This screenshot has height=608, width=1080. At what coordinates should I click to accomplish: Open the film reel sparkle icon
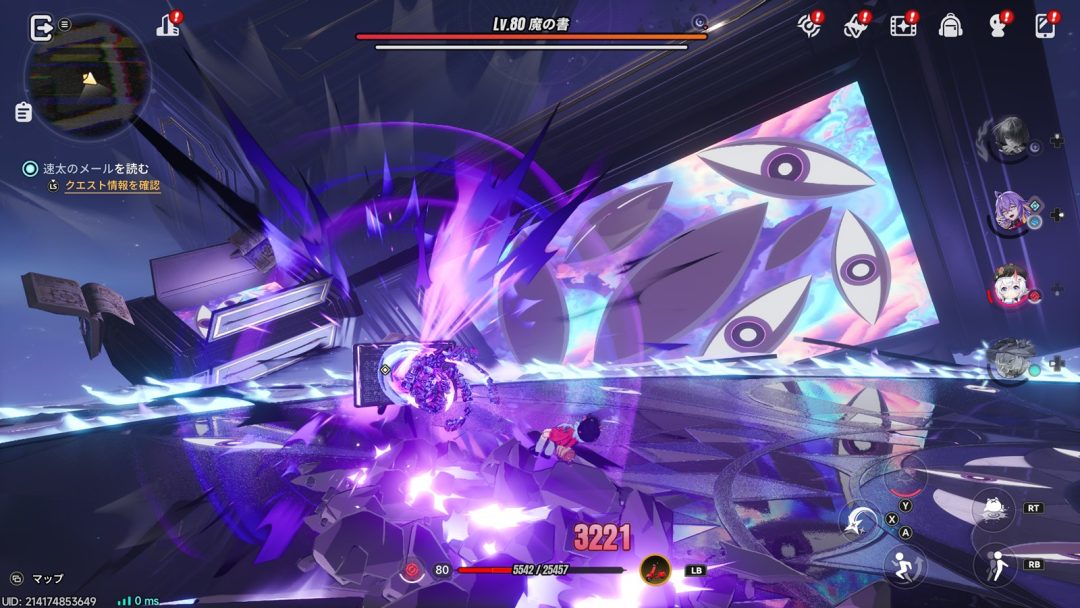tap(903, 27)
